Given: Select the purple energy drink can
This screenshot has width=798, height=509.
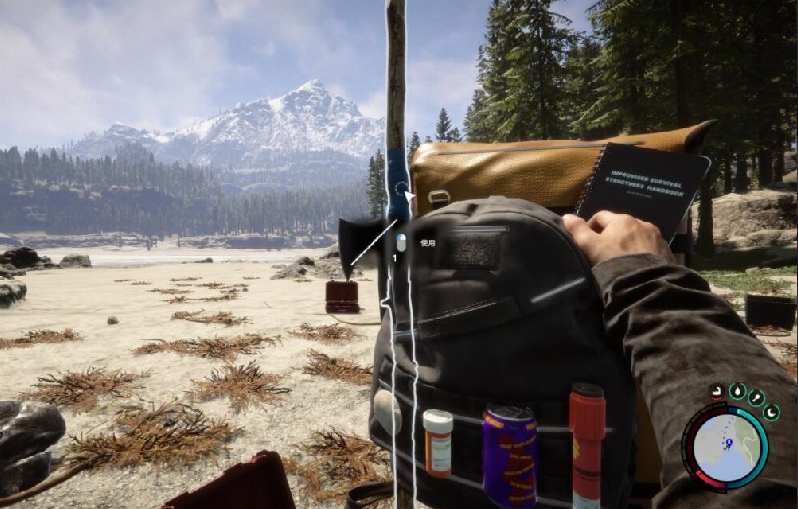Looking at the screenshot, I should coord(510,455).
